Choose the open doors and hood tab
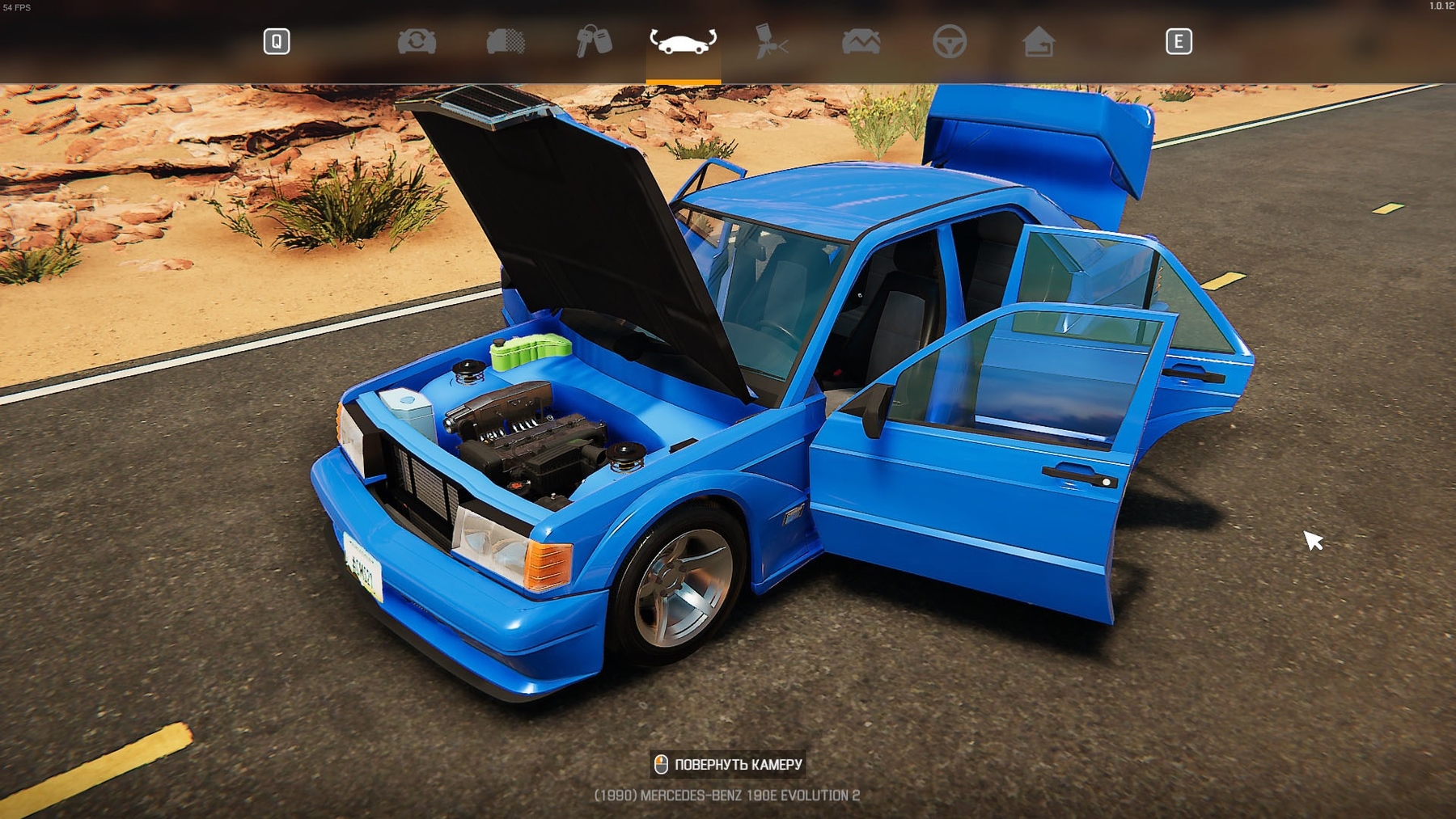Viewport: 1456px width, 819px height. coord(683,41)
